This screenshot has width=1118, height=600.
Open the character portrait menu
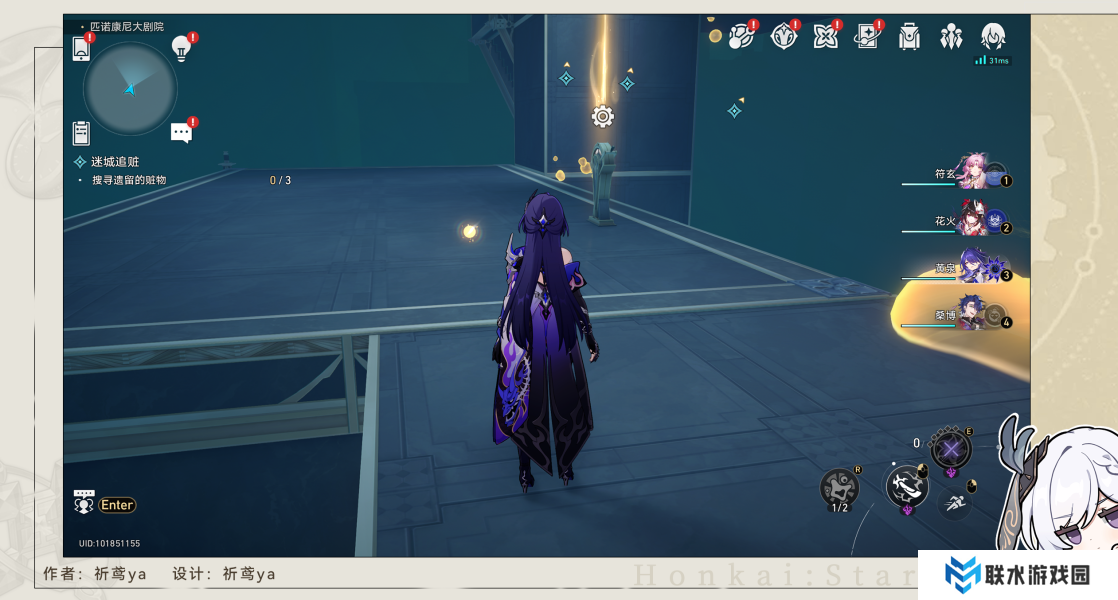click(x=993, y=37)
